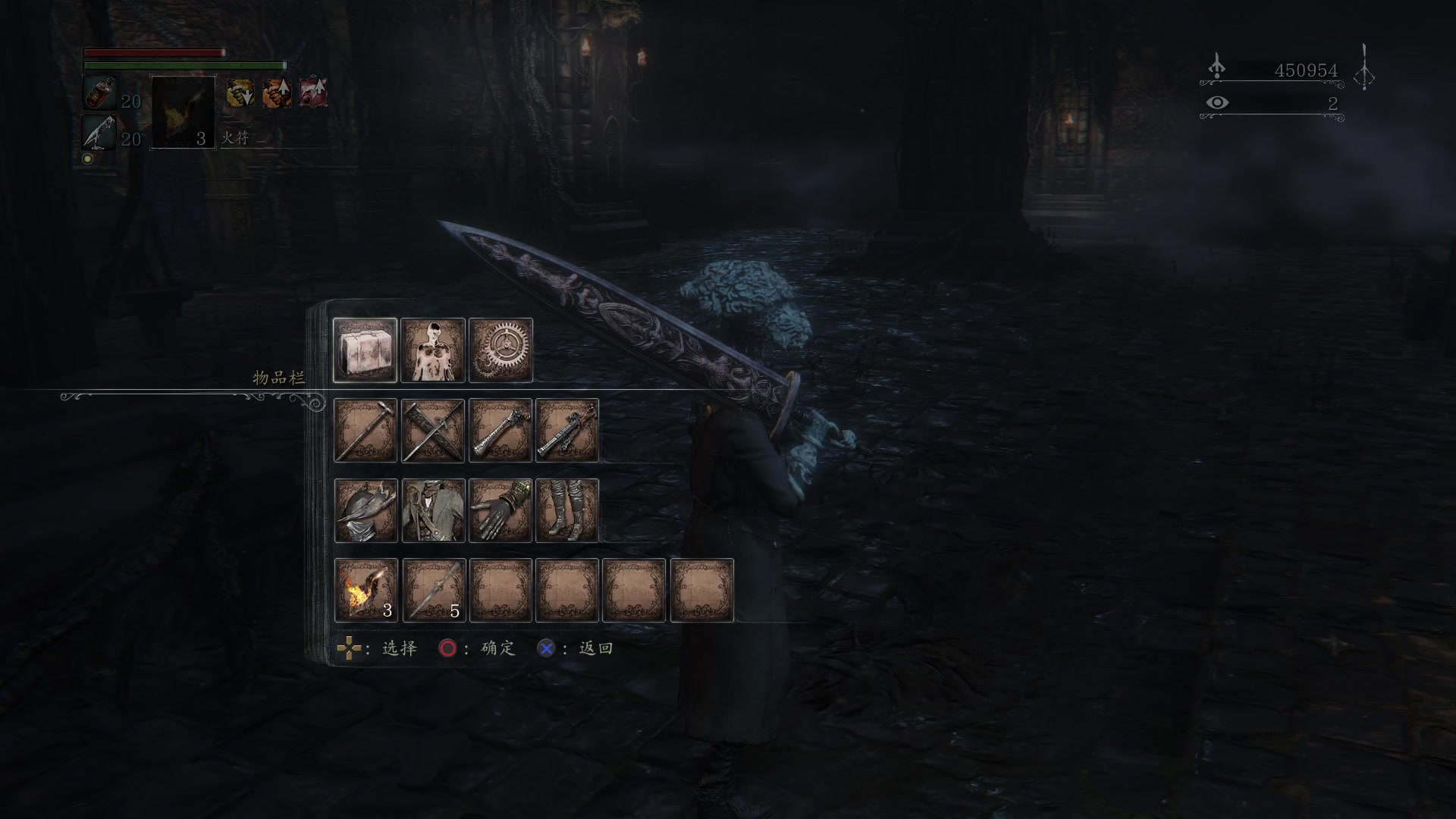Open the inventory suitcase menu
The width and height of the screenshot is (1456, 819).
[365, 350]
